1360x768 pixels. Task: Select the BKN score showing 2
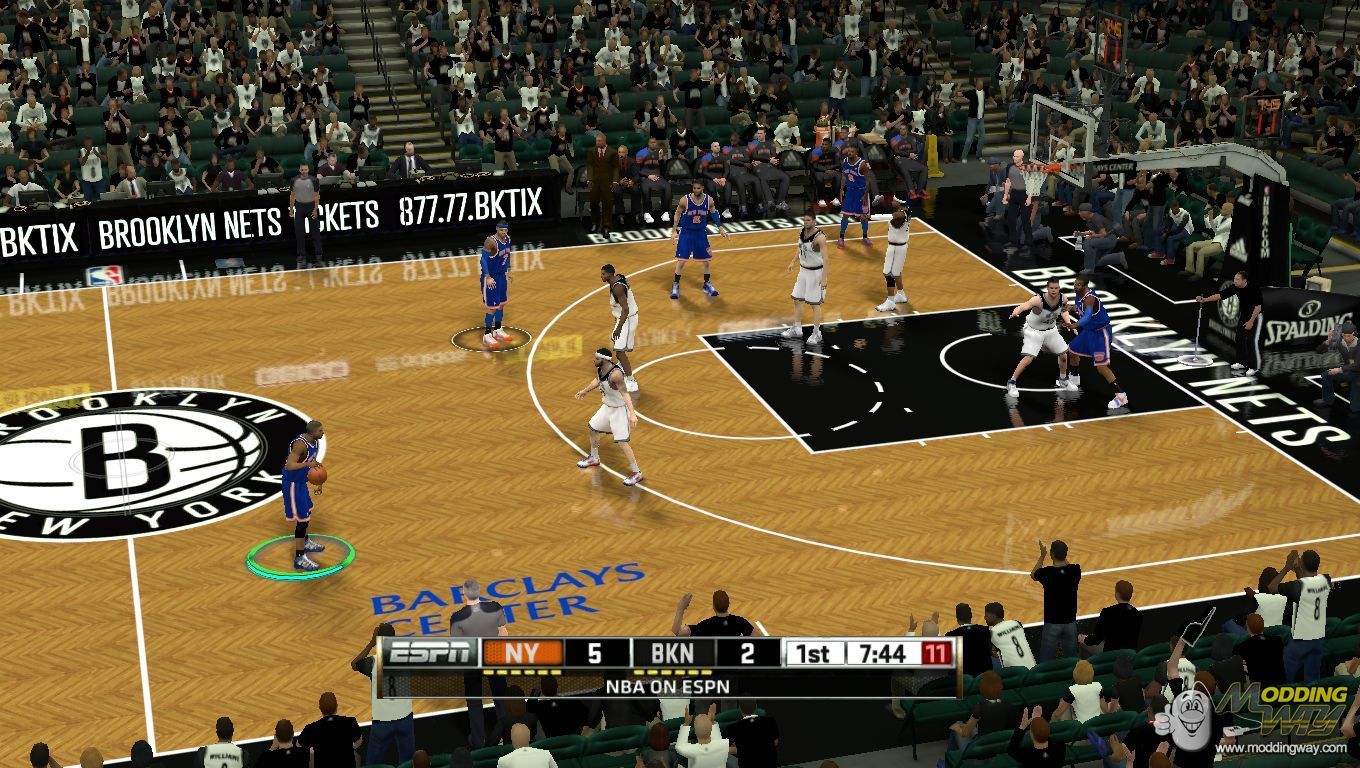pyautogui.click(x=746, y=652)
